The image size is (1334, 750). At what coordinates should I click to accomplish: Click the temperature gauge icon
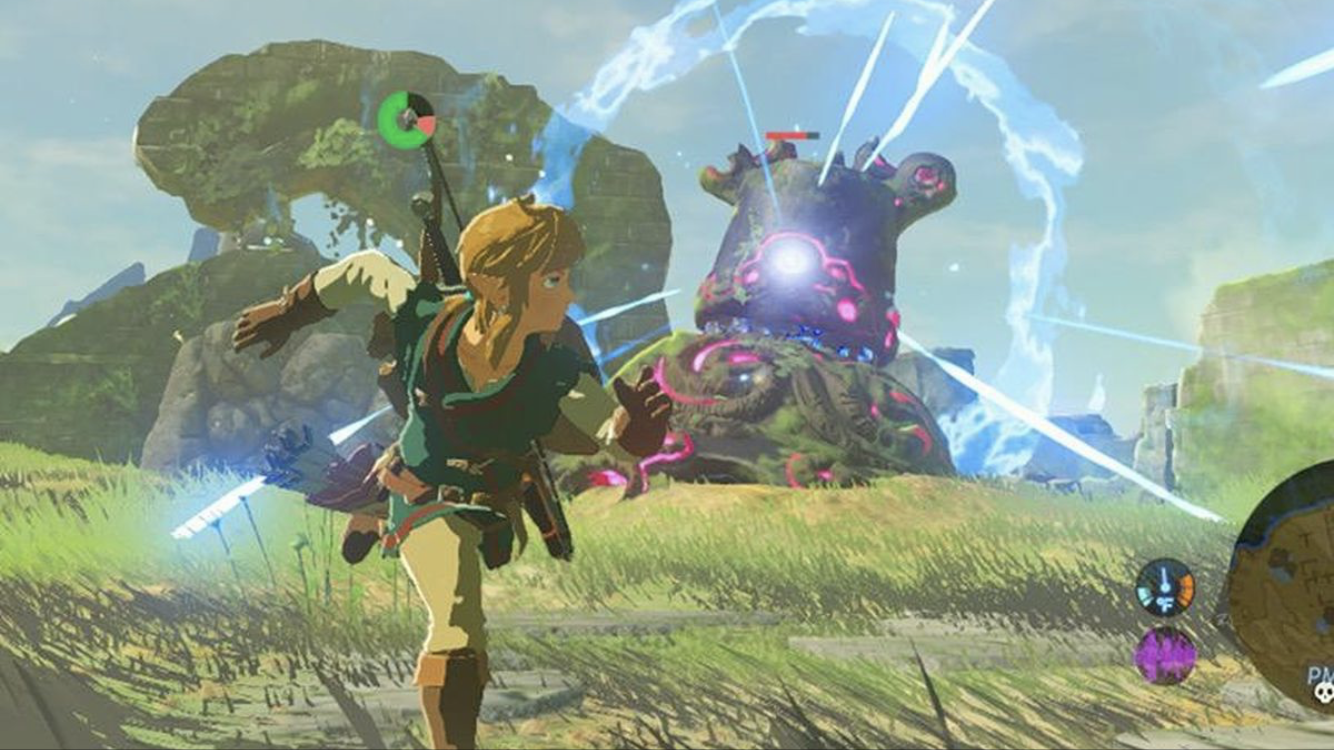coord(1165,587)
